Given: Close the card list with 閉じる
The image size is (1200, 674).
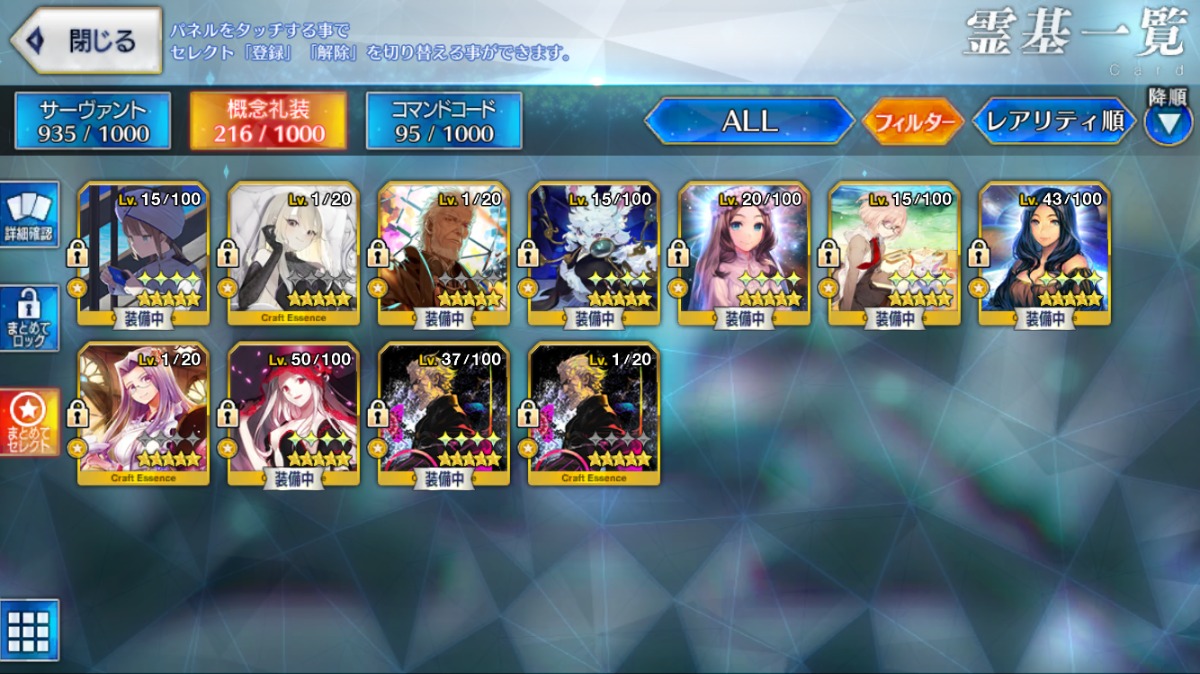Looking at the screenshot, I should coord(86,40).
